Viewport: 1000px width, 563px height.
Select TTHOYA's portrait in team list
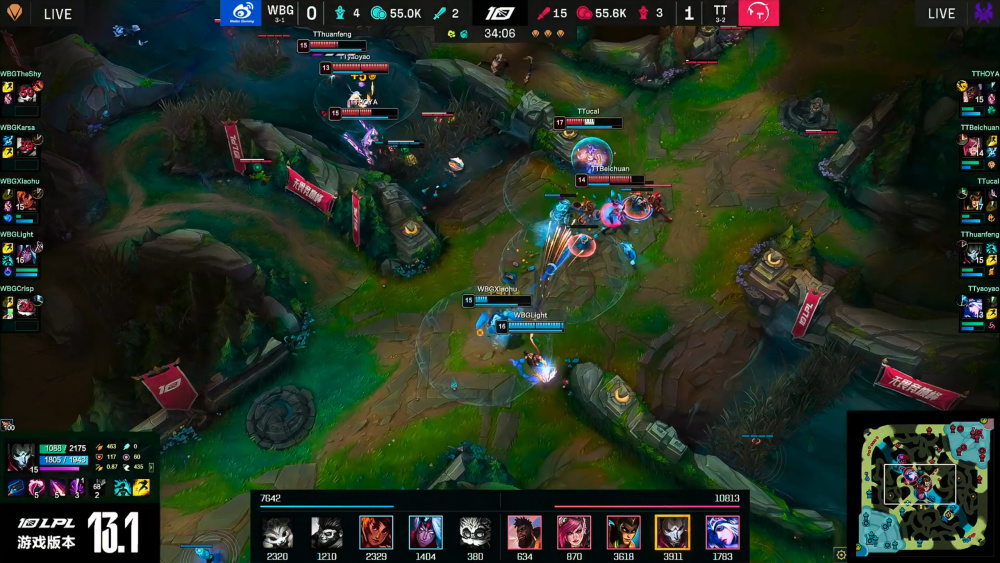[x=972, y=93]
